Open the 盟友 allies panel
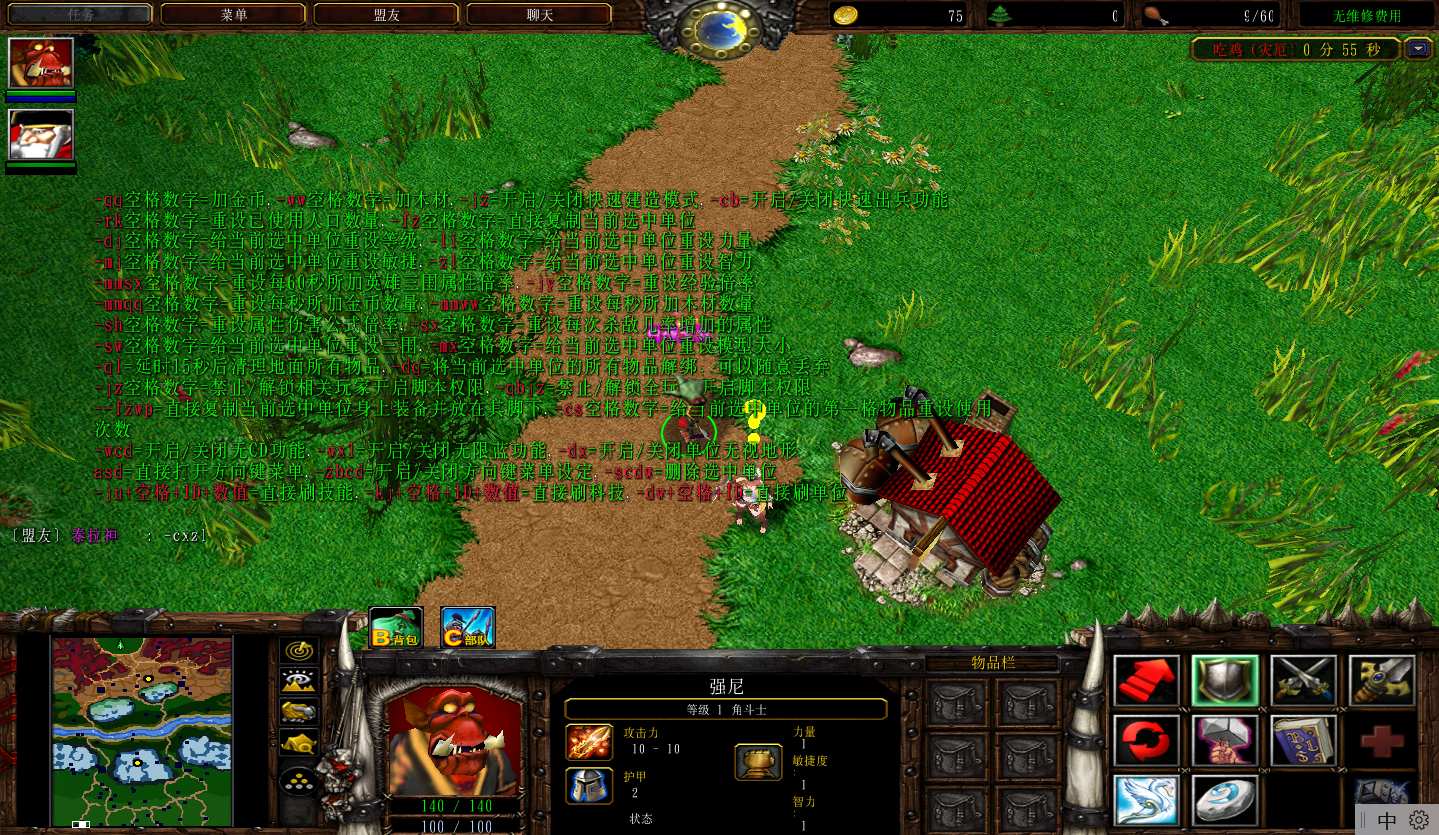1439x835 pixels. click(386, 15)
